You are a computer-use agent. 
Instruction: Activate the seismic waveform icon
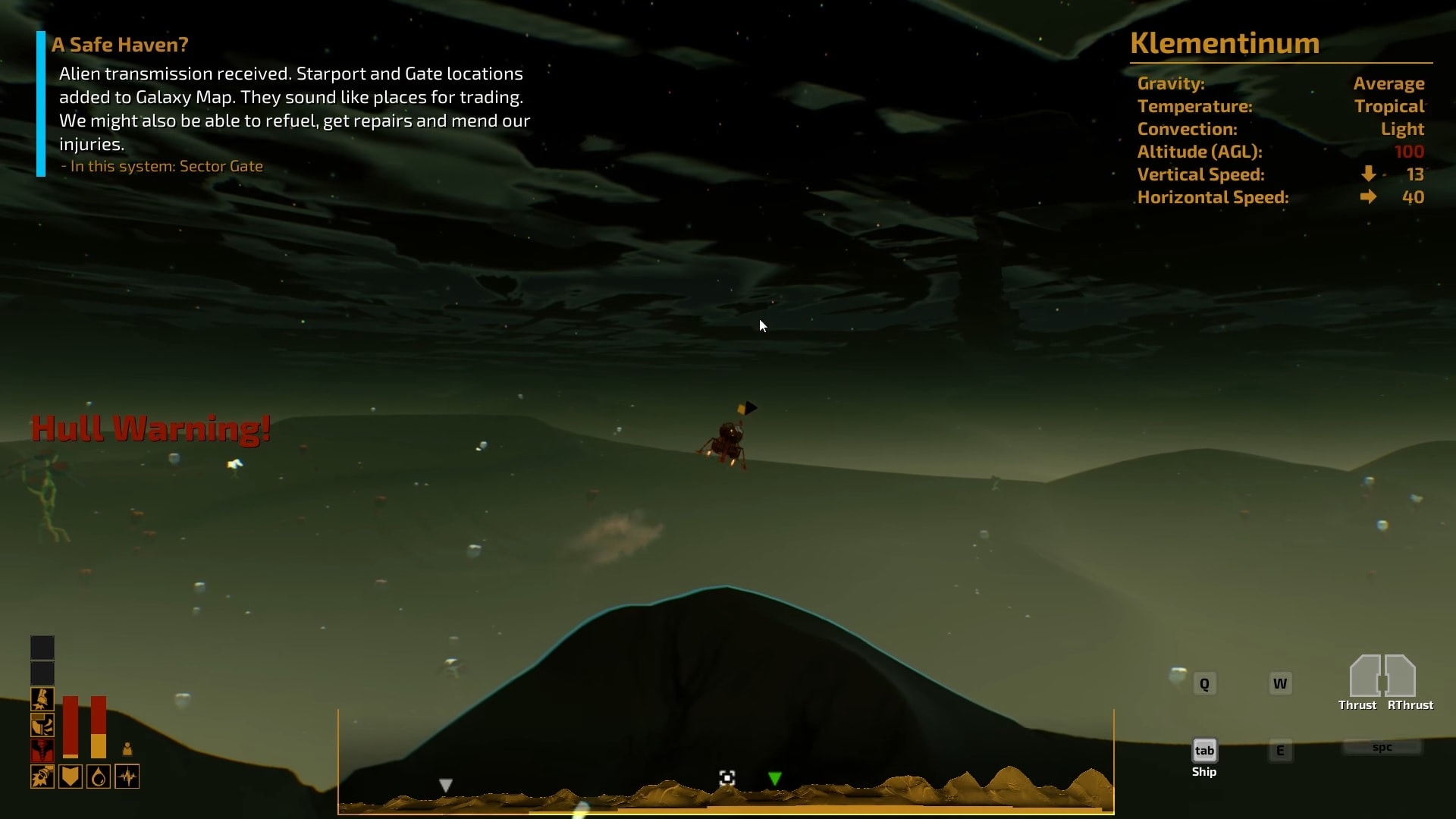coord(127,777)
